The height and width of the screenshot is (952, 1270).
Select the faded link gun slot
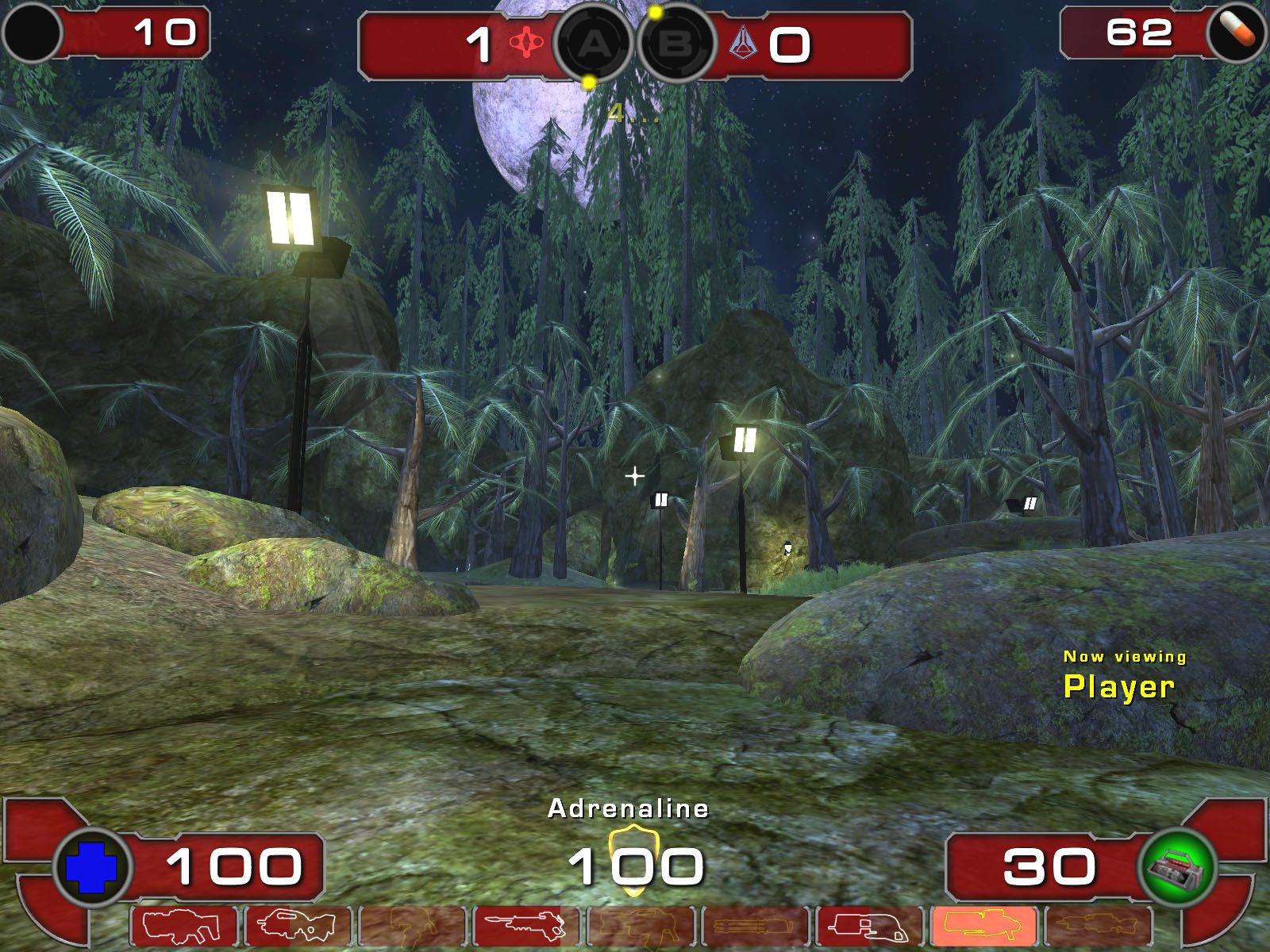(x=641, y=925)
